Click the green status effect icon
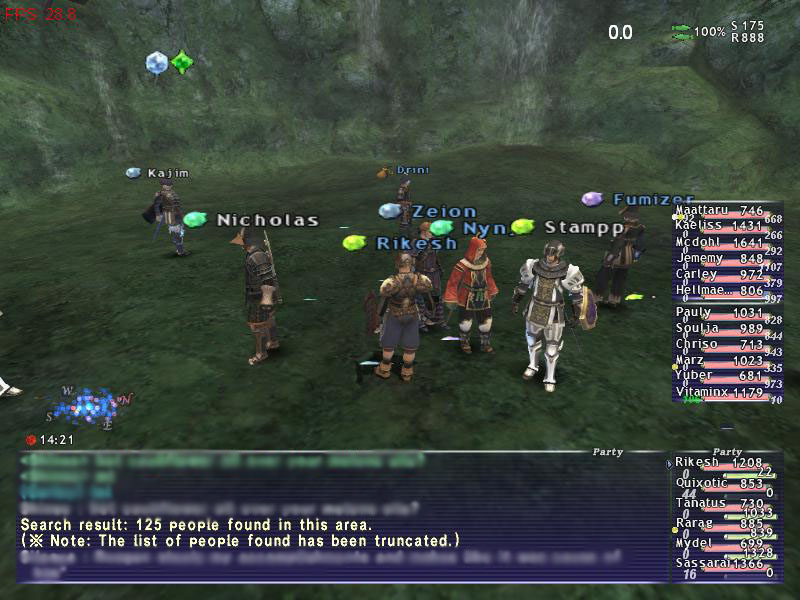 [x=181, y=62]
